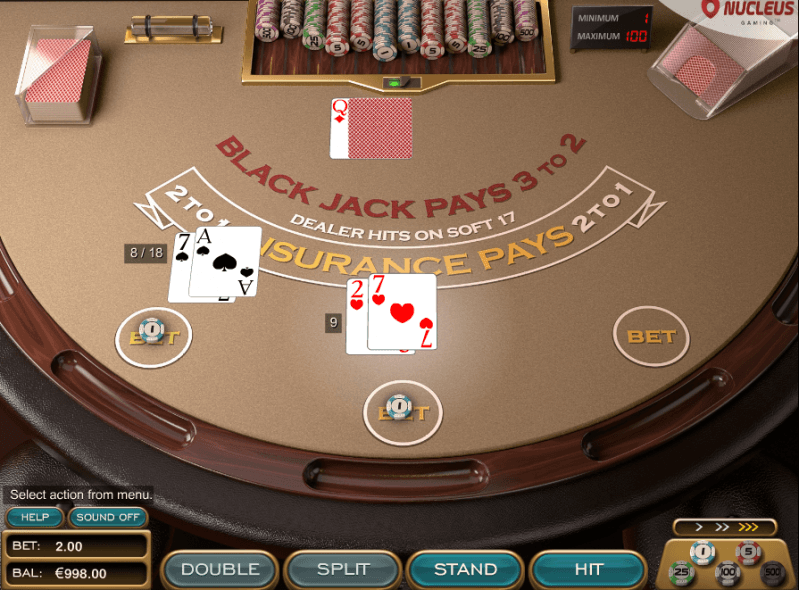
Task: Double down with the Double button
Action: [x=219, y=569]
